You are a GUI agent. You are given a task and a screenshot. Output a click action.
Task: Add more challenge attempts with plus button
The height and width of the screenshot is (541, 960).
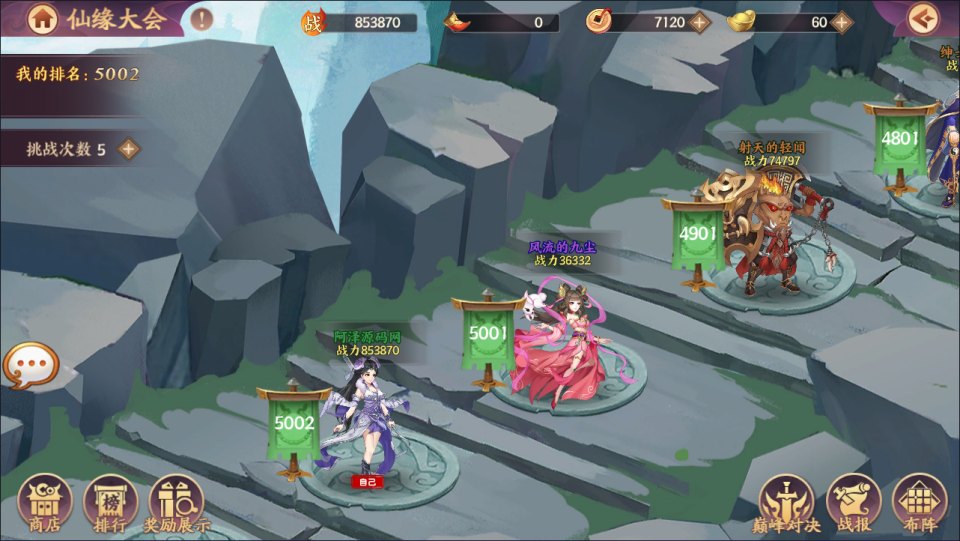coord(128,149)
